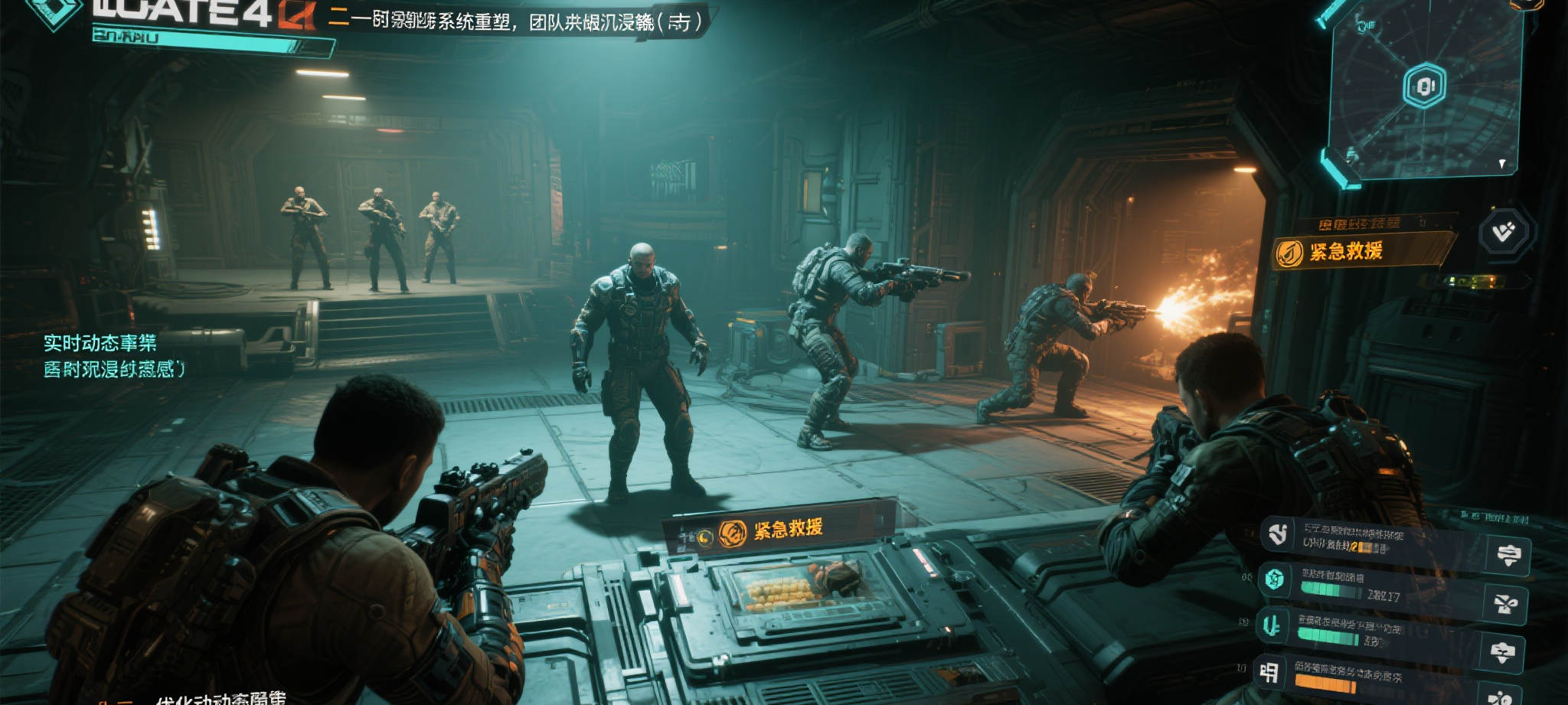The height and width of the screenshot is (705, 1568).
Task: Click the orange 紧急救援 banner under the minimap
Action: pos(1359,251)
